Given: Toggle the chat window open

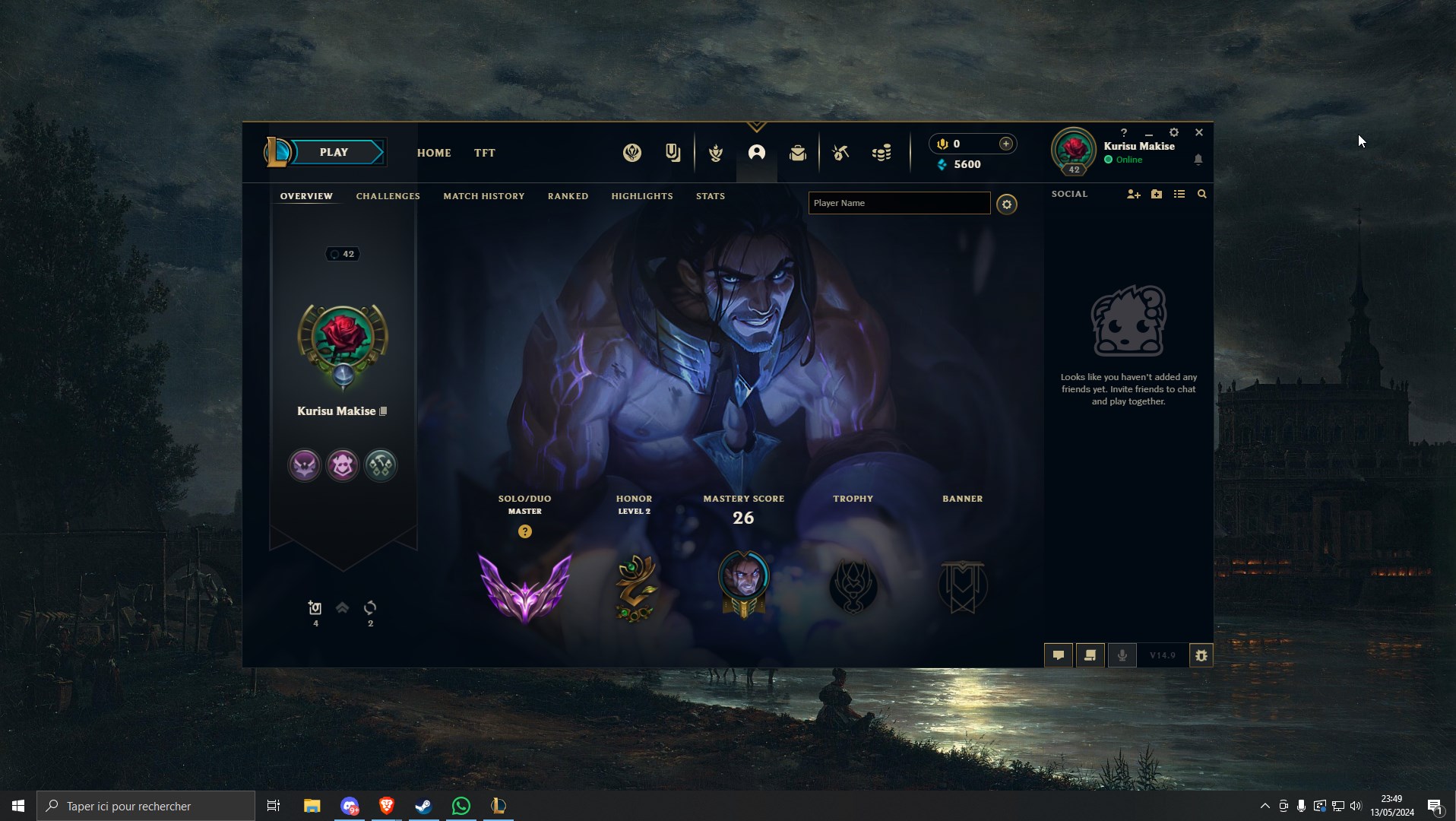Looking at the screenshot, I should click(x=1059, y=655).
